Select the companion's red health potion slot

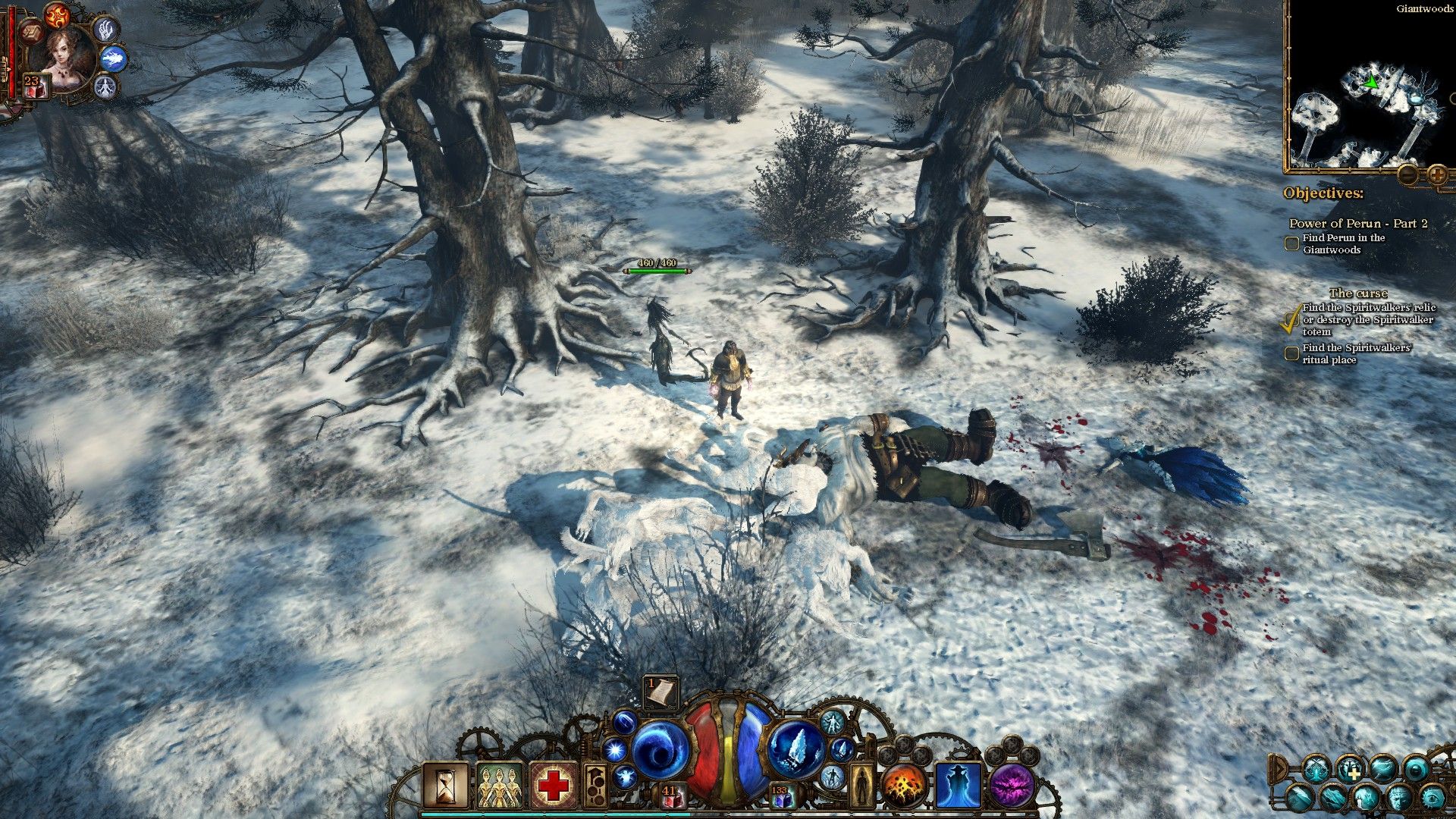35,86
